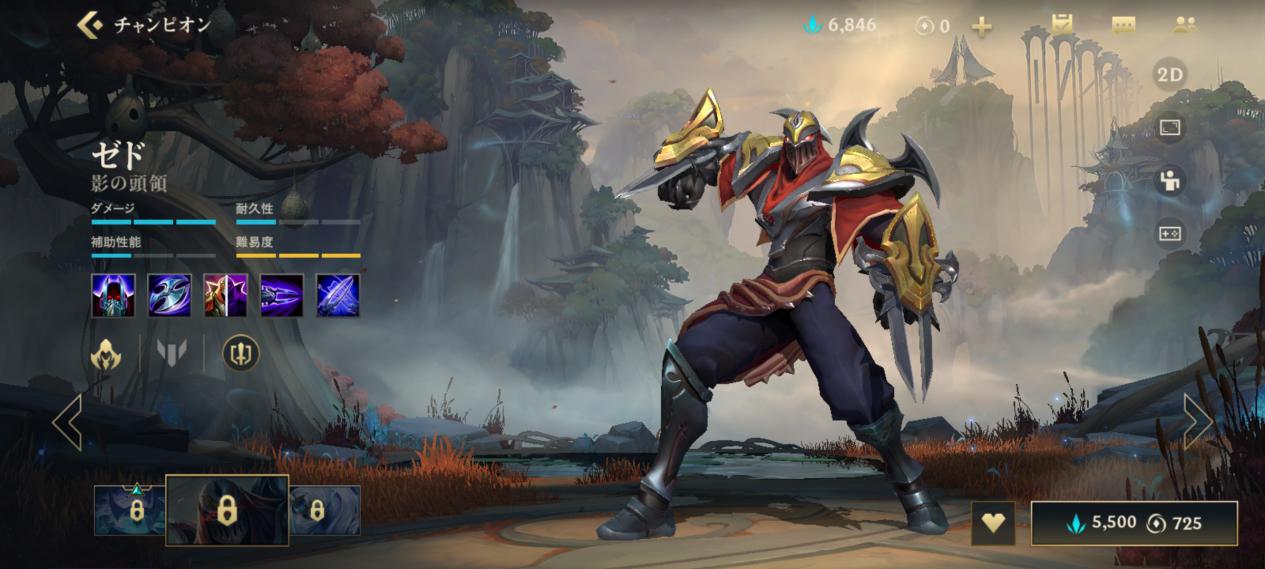Toggle the fullscreen view icon

[1169, 127]
